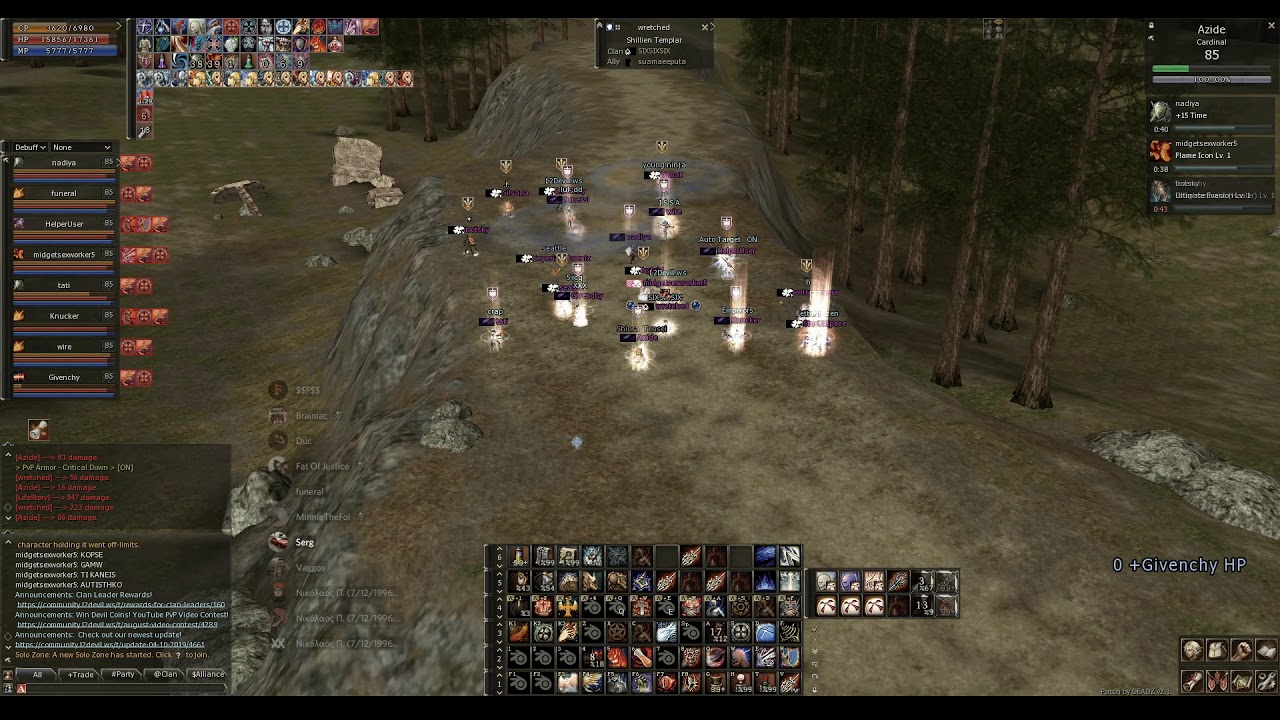
Task: Select Serg in the voice overlay list
Action: pos(304,542)
